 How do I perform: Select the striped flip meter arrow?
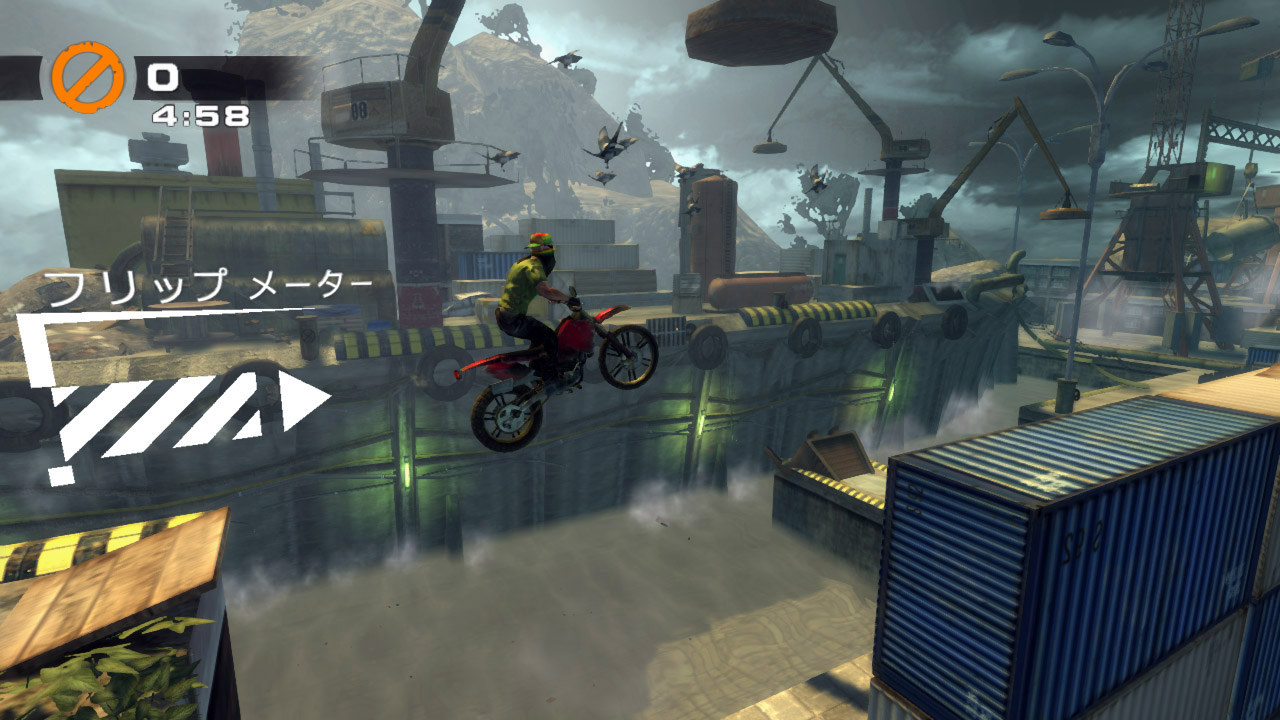(190, 410)
